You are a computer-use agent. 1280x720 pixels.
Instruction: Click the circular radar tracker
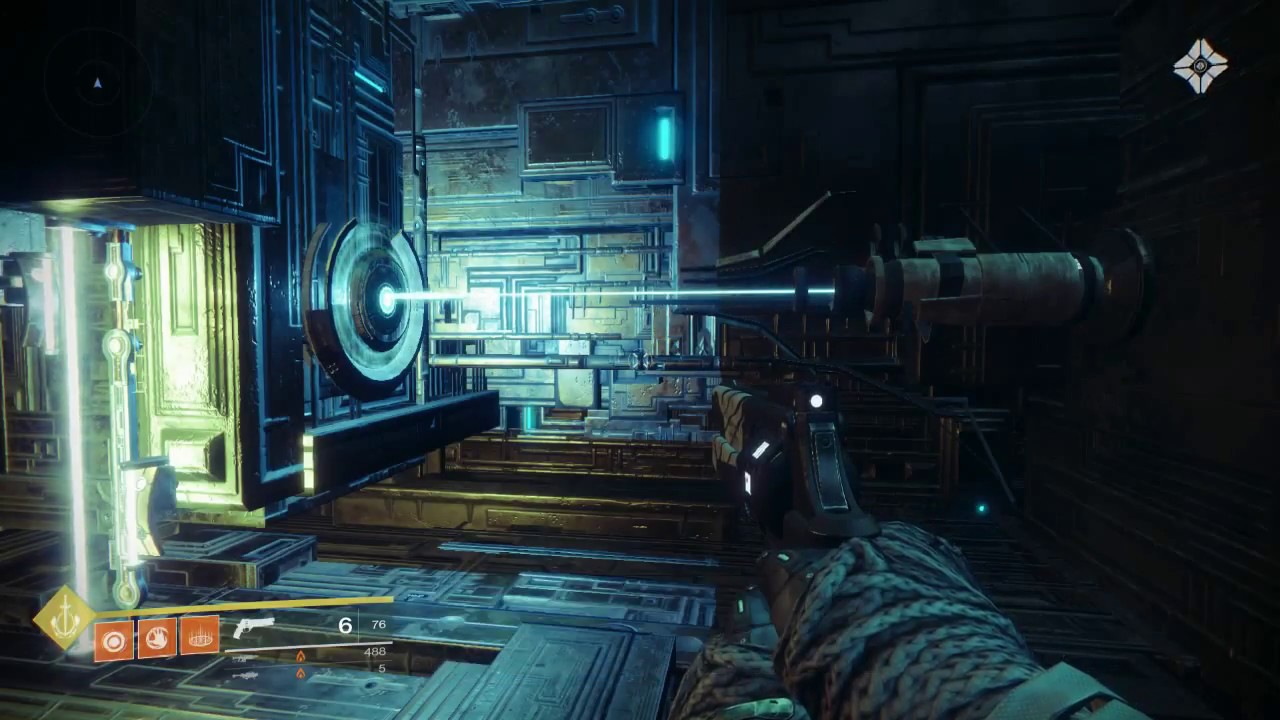pyautogui.click(x=97, y=83)
